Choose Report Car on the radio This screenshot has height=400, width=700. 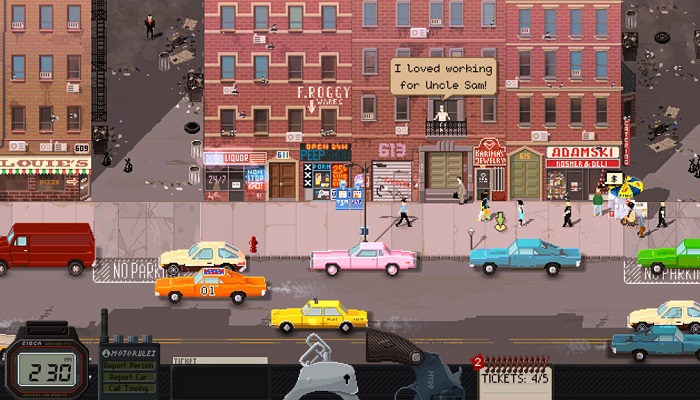pos(129,378)
